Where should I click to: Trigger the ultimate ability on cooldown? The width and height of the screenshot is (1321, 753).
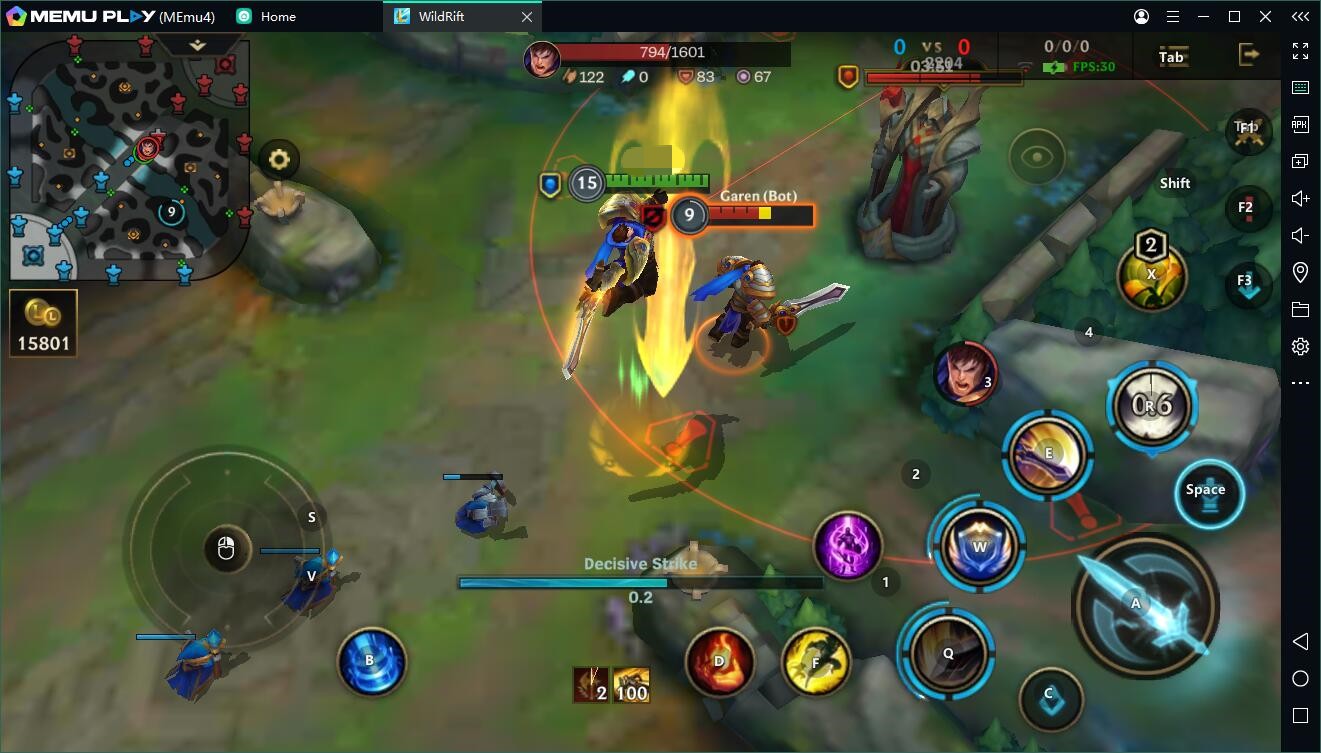pyautogui.click(x=1152, y=404)
